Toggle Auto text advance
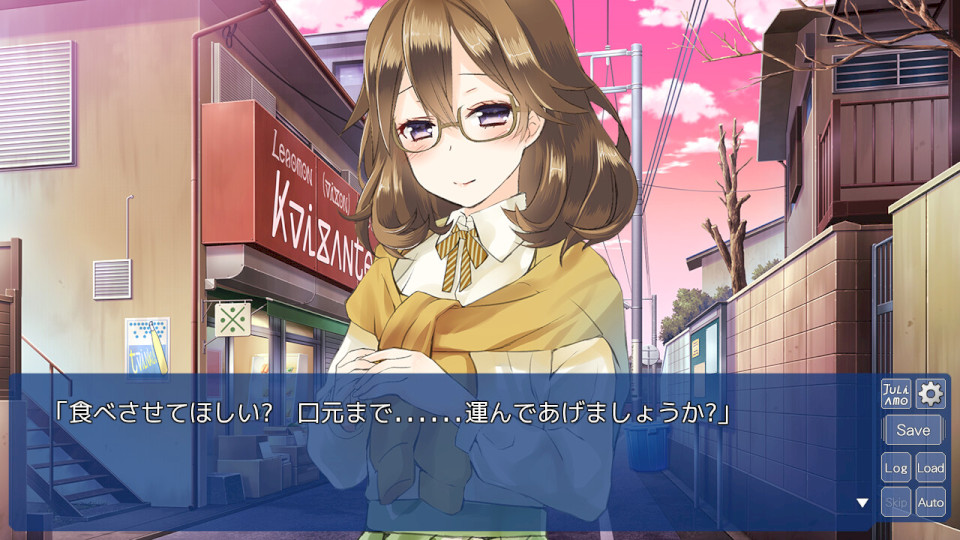 pyautogui.click(x=930, y=502)
